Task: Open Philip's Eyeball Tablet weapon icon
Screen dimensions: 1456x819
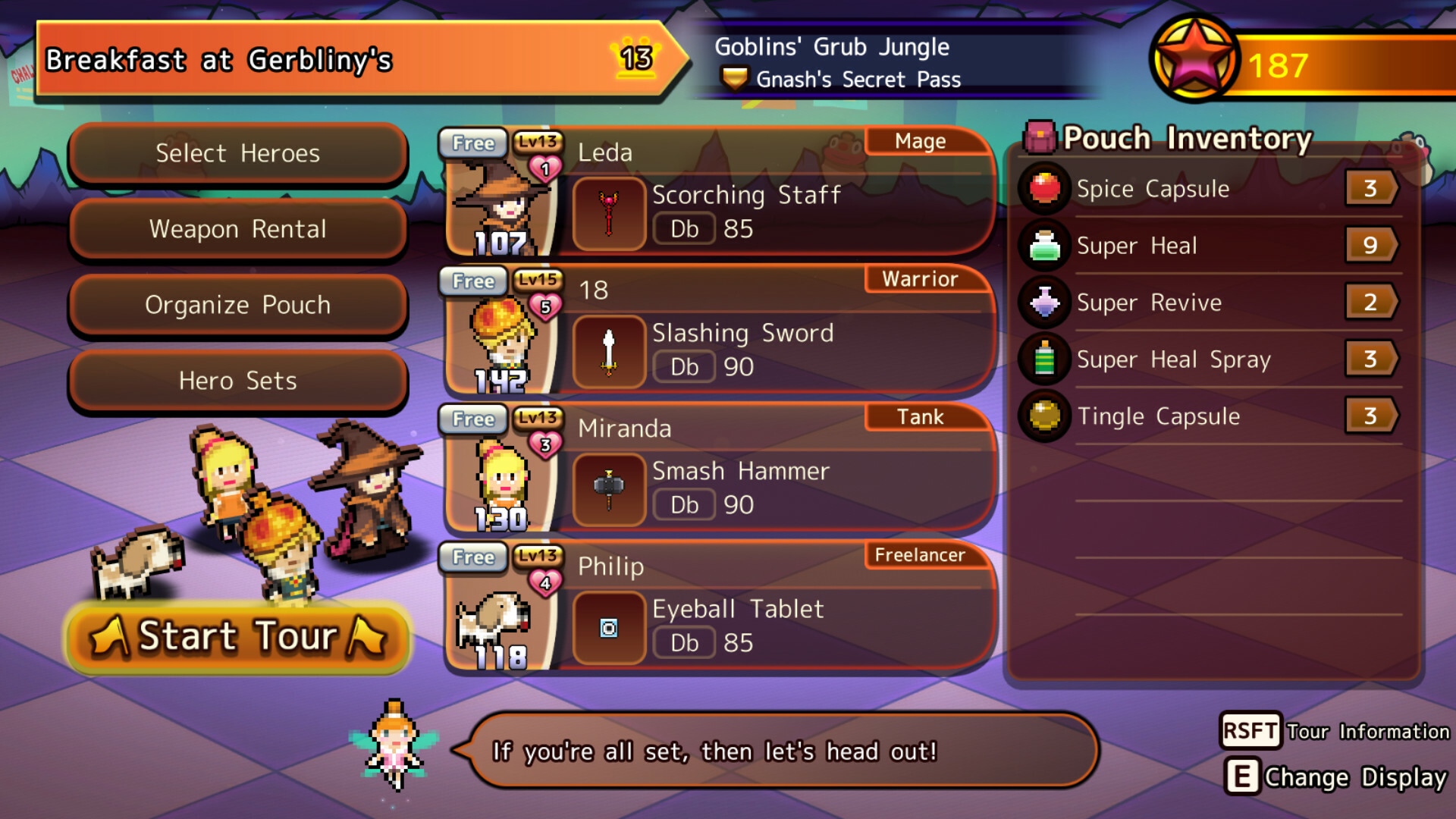Action: (608, 628)
